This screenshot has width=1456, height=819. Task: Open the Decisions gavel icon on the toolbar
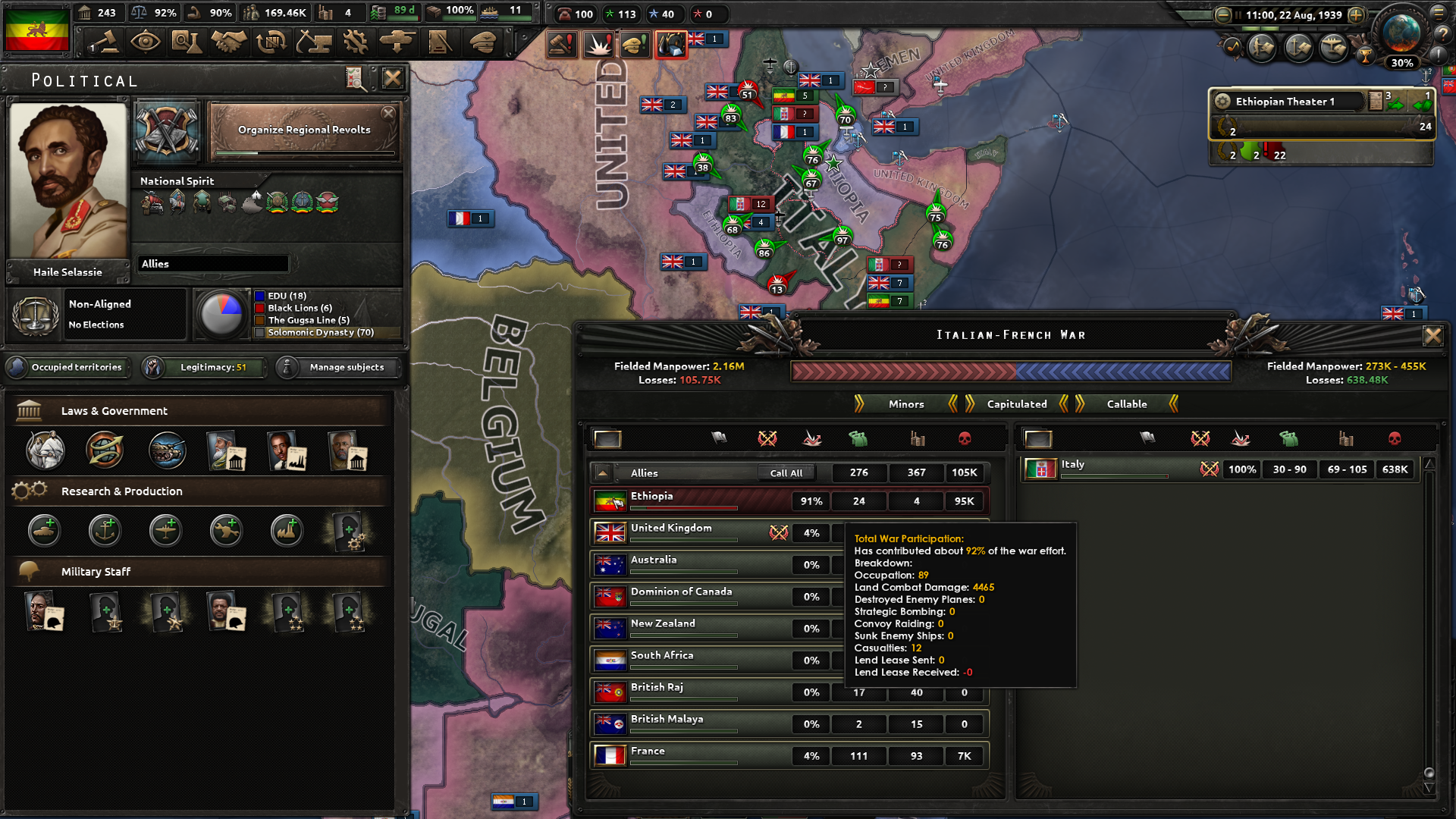[x=103, y=43]
